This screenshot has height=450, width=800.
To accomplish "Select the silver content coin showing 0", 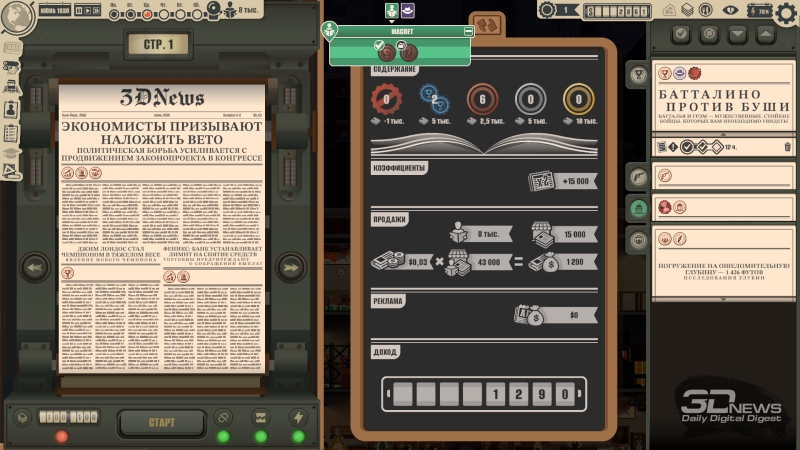I will pyautogui.click(x=530, y=99).
